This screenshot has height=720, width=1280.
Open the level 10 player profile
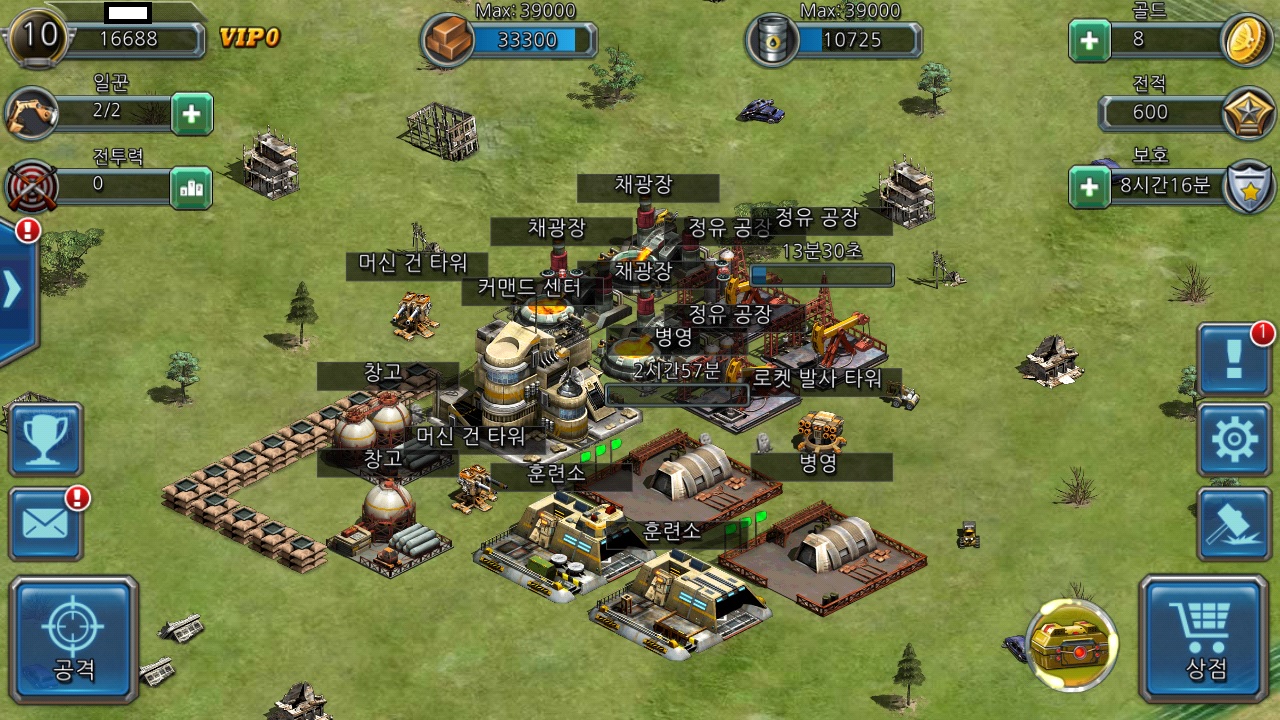point(38,38)
